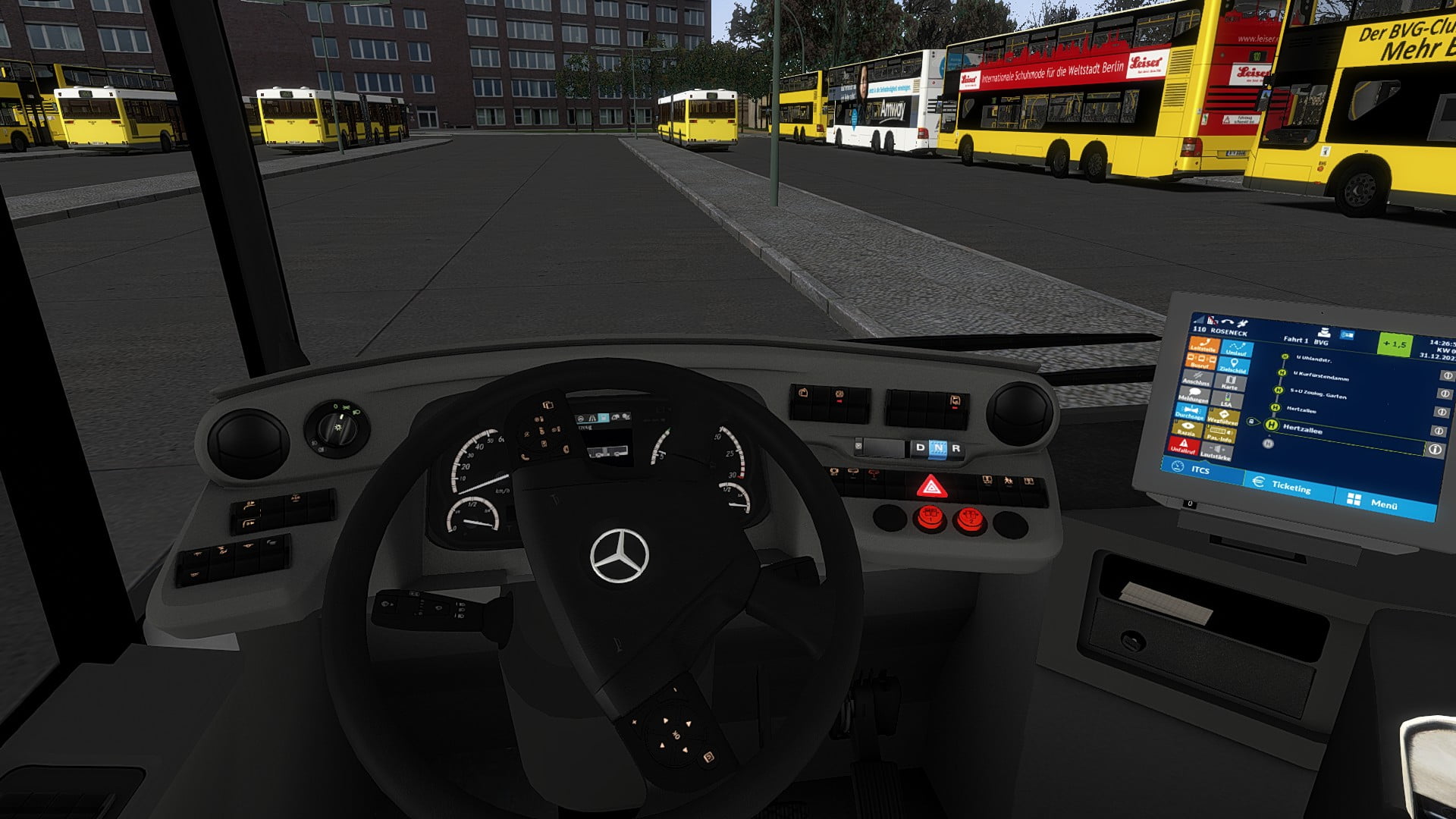Toggle the red hazard warning triangle
Image resolution: width=1456 pixels, height=819 pixels.
pyautogui.click(x=931, y=486)
